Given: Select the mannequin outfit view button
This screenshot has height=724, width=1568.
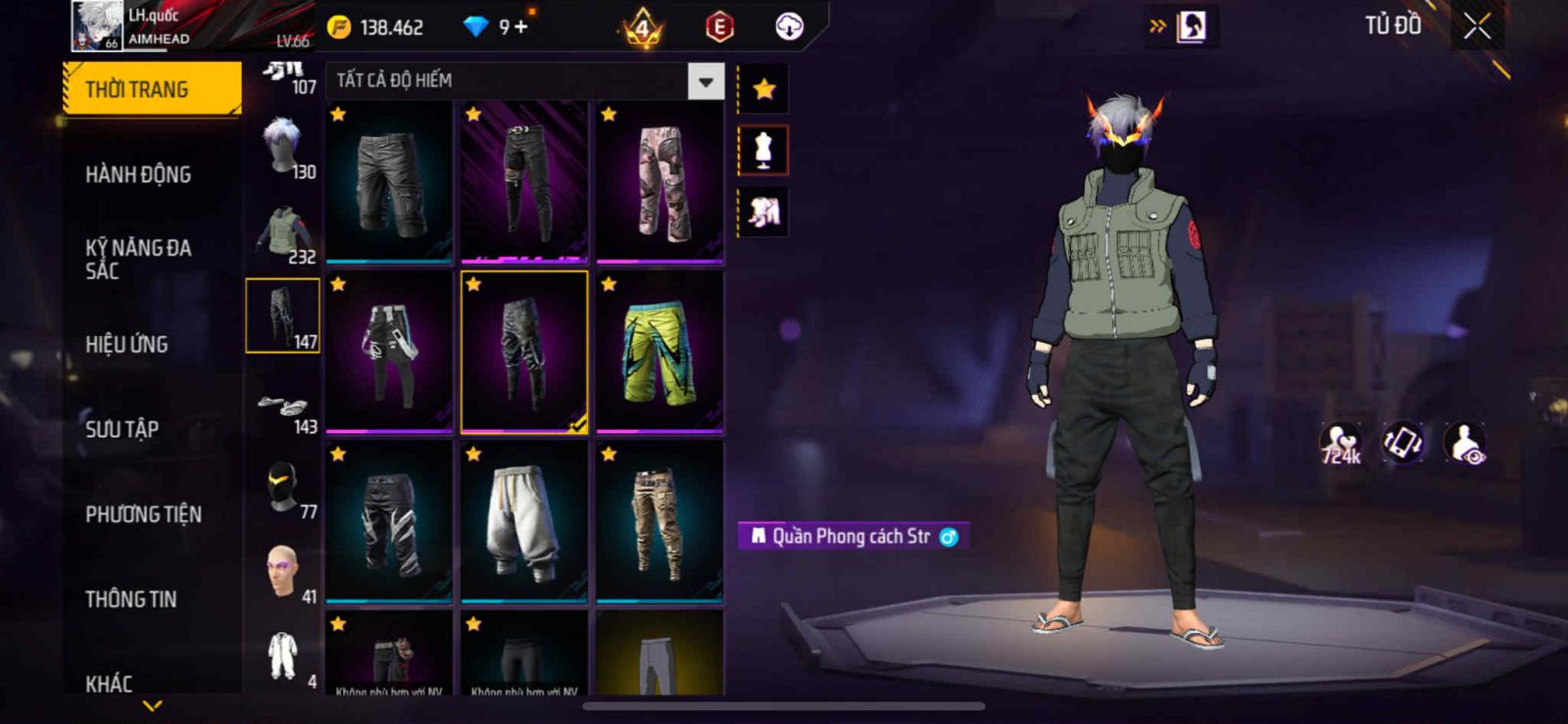Looking at the screenshot, I should [x=763, y=150].
